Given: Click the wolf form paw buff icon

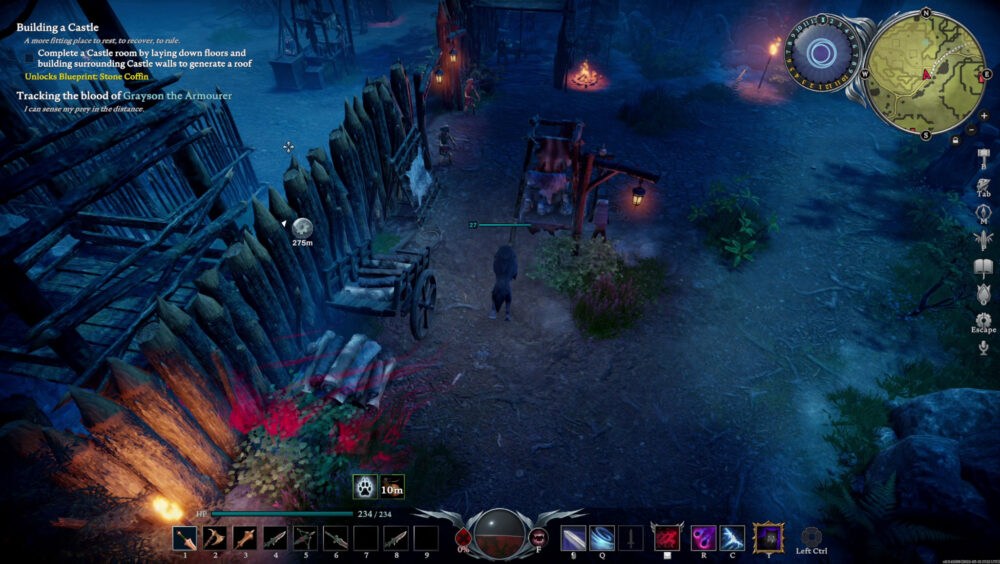Looking at the screenshot, I should pyautogui.click(x=365, y=487).
